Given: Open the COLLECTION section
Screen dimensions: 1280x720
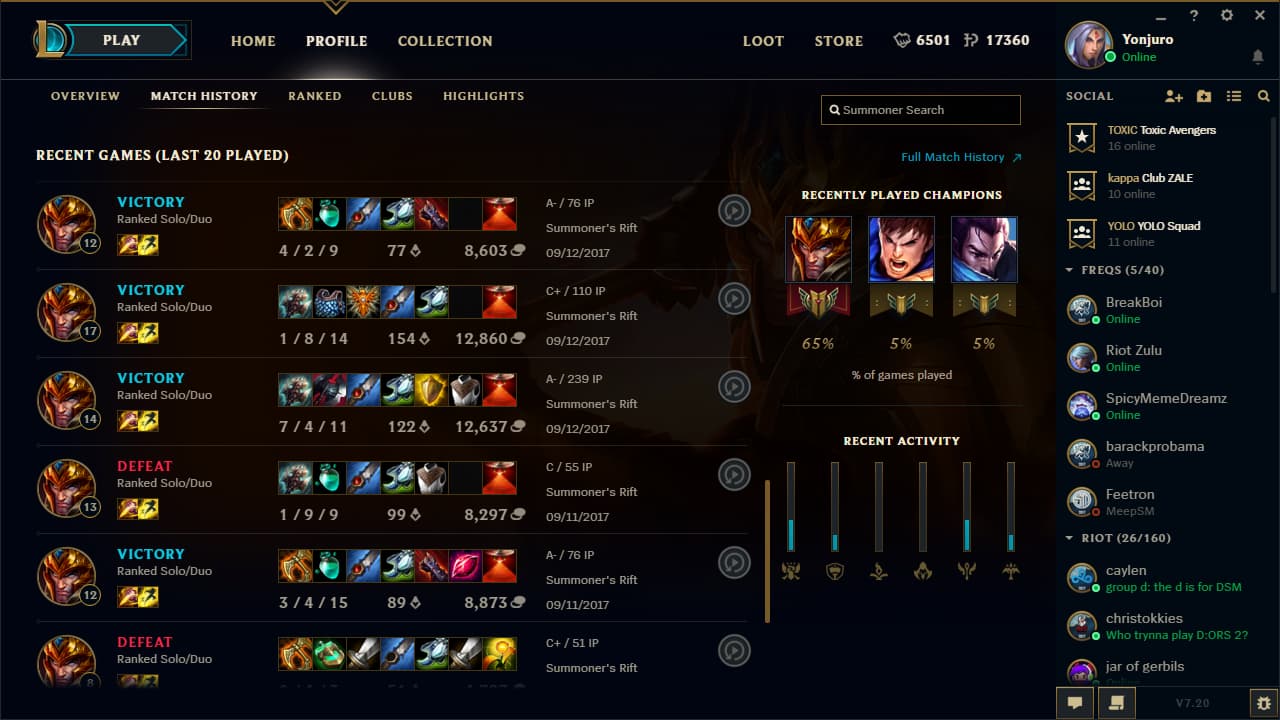Looking at the screenshot, I should 444,41.
